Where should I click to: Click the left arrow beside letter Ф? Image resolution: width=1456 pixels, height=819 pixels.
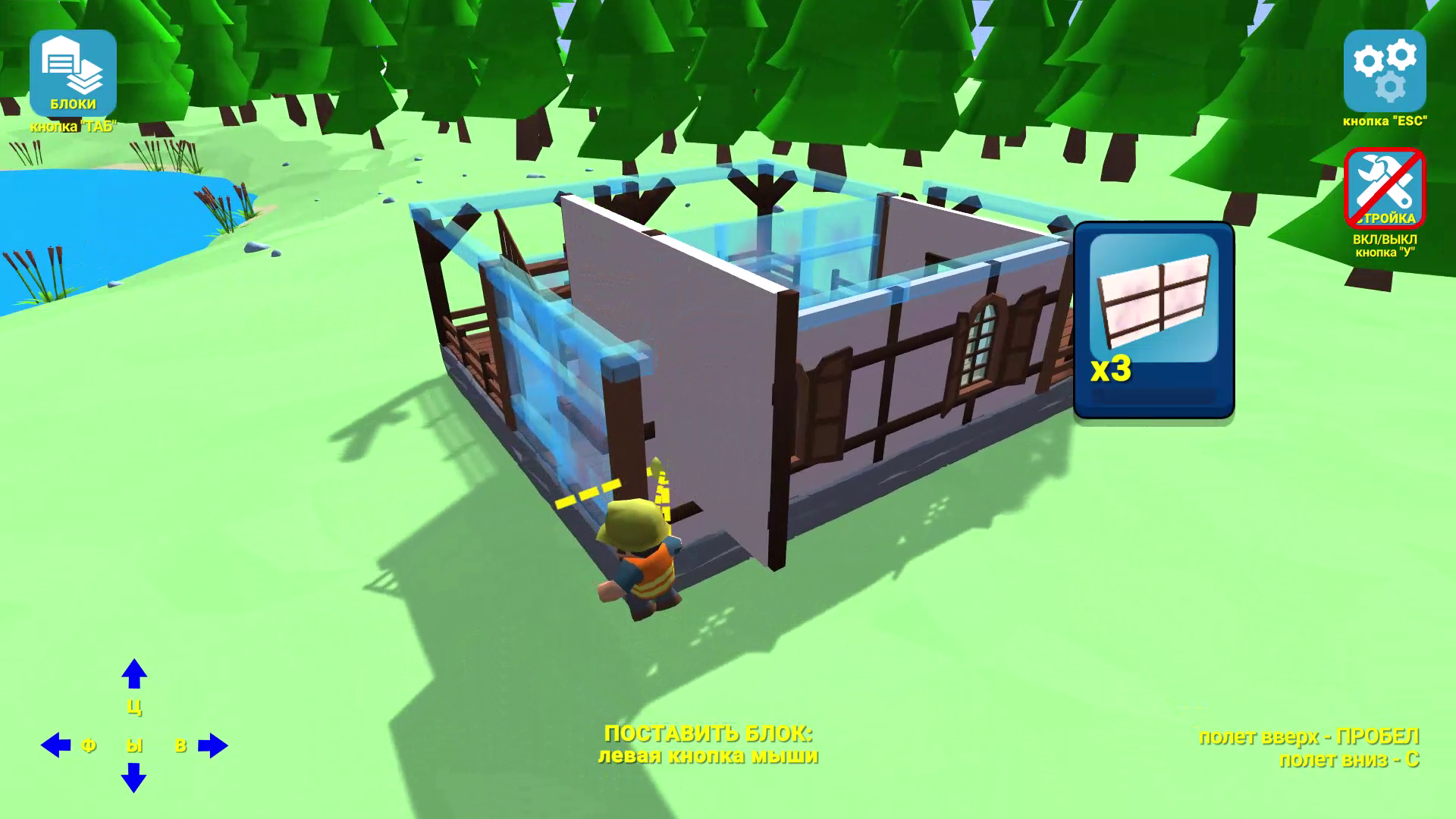(55, 745)
